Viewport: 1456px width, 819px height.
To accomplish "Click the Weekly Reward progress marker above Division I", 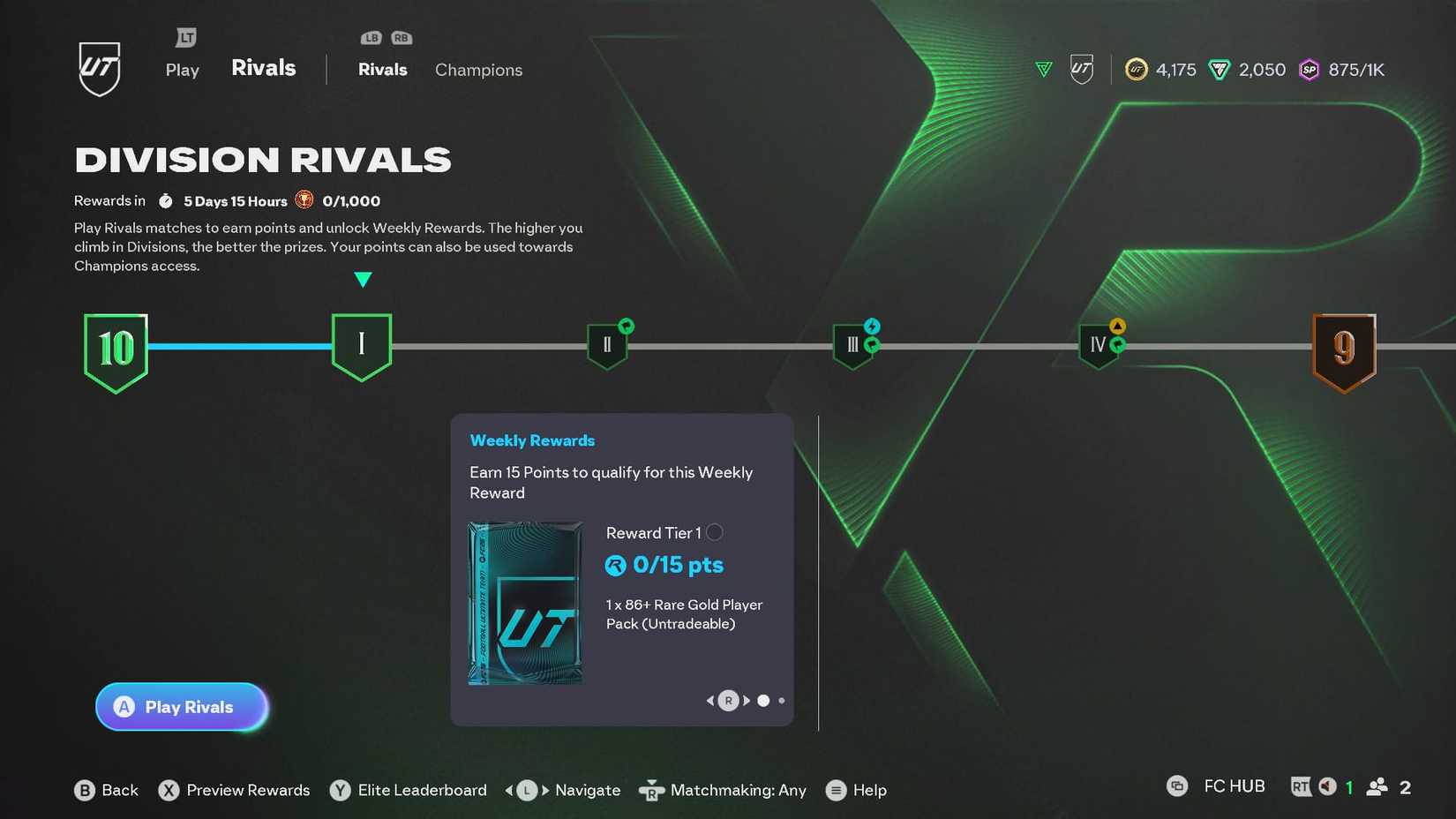I will [363, 278].
